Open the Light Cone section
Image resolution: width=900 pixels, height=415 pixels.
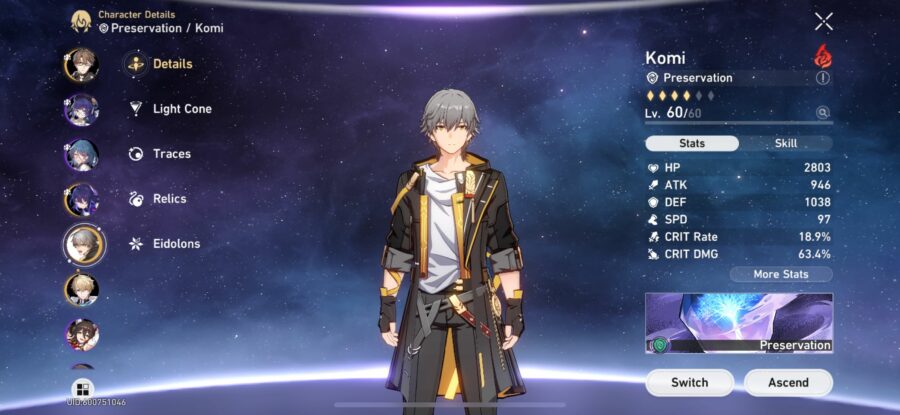pos(181,109)
